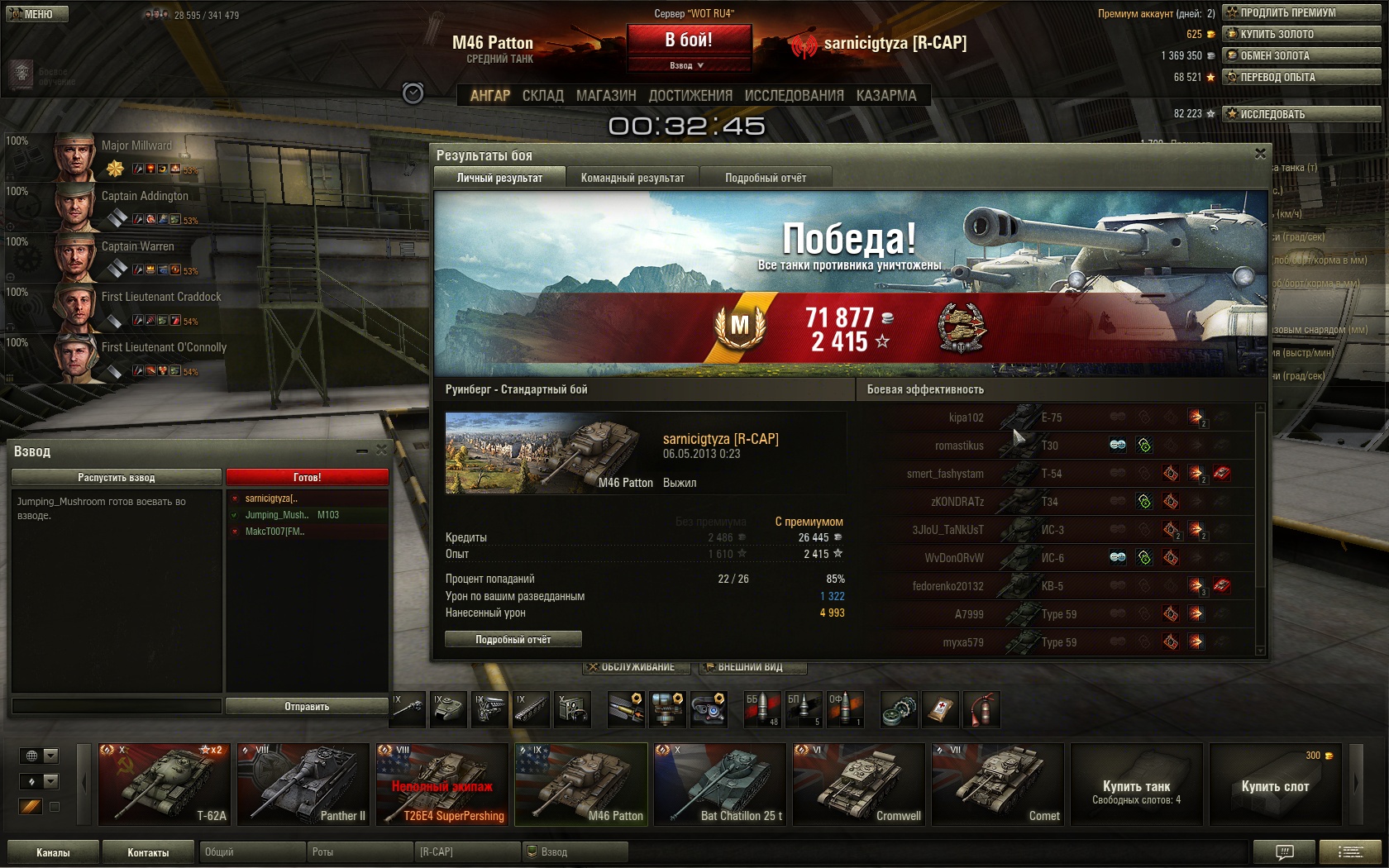Viewport: 1389px width, 868px height.
Task: Open the Каналы chat channels
Action: coord(53,852)
